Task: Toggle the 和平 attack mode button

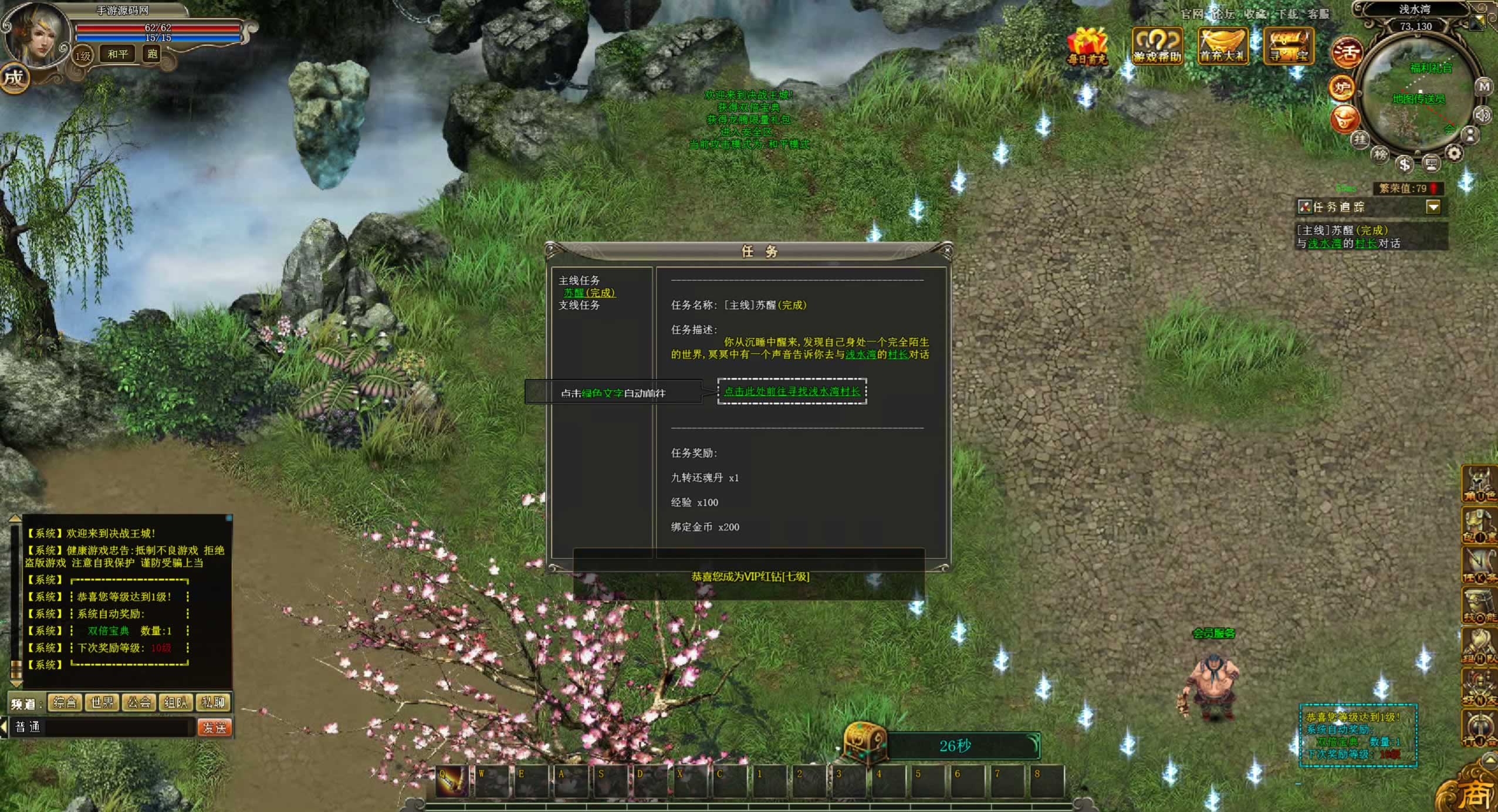Action: click(x=117, y=54)
